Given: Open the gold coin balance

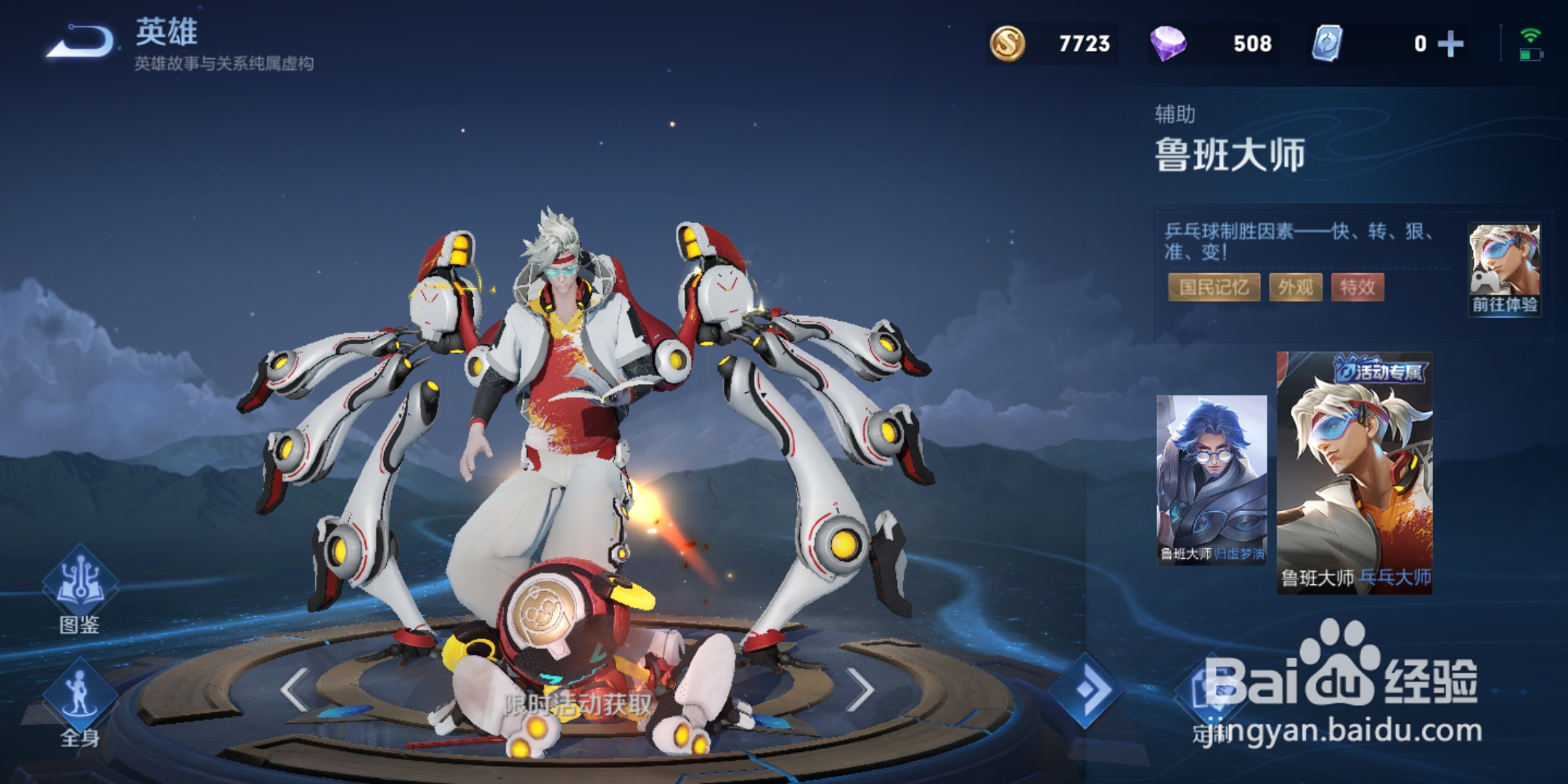Looking at the screenshot, I should [x=1053, y=44].
